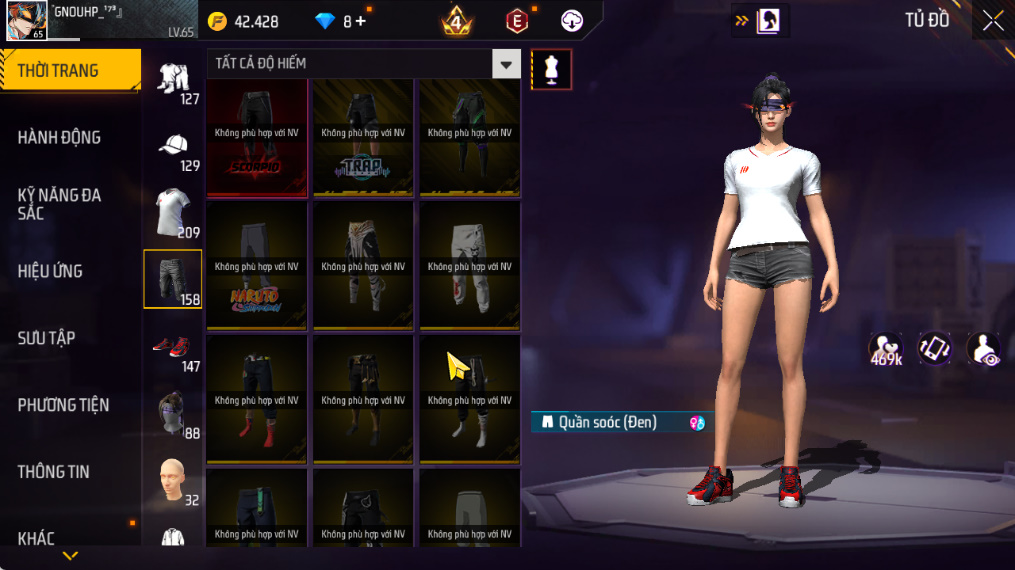Close the wardrobe with the X button
1015x570 pixels.
click(992, 21)
